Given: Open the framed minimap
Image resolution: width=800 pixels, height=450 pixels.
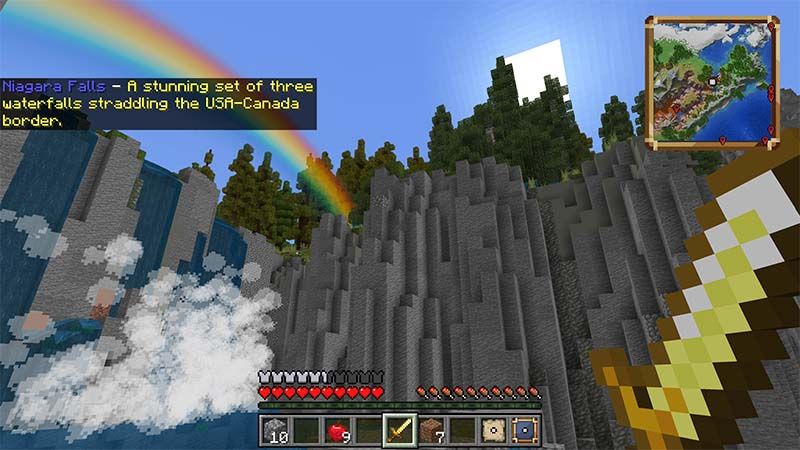Looking at the screenshot, I should pos(712,80).
